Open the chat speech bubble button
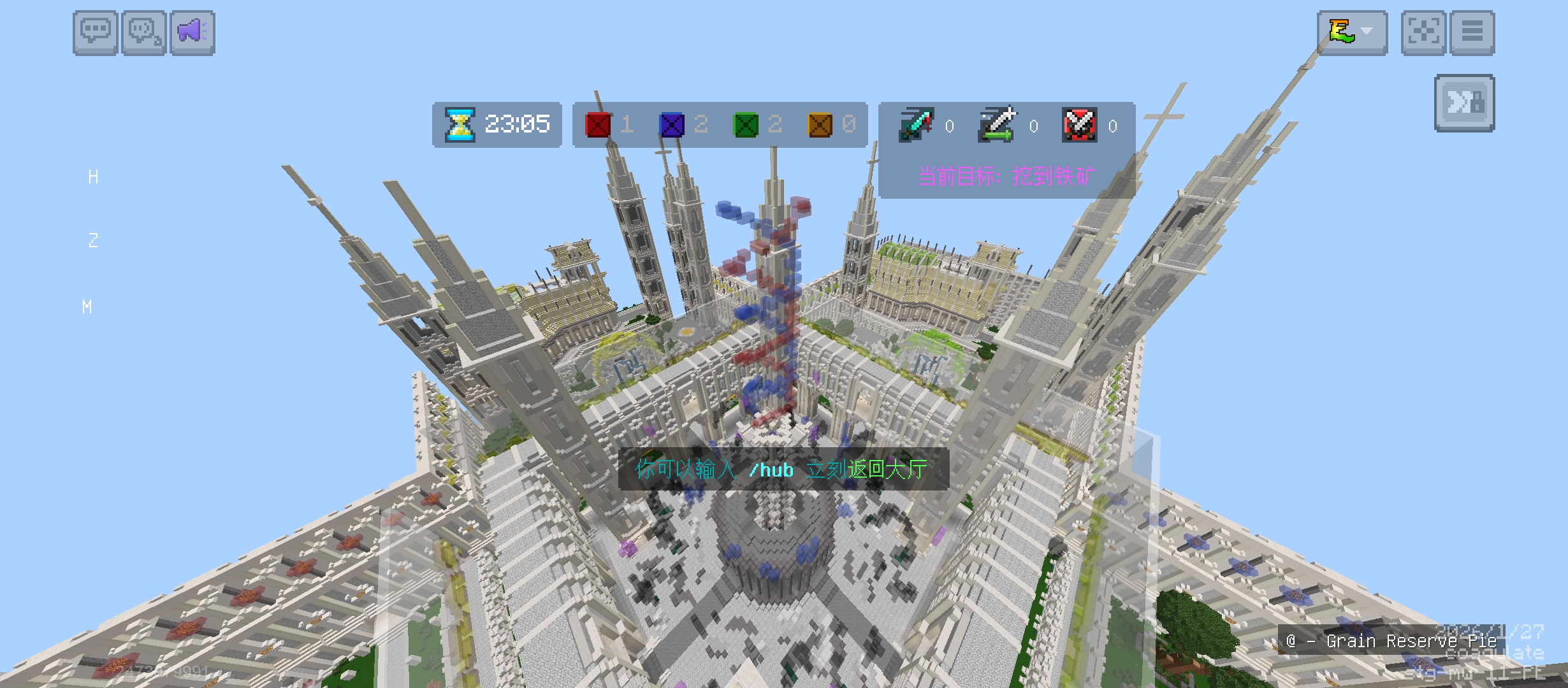Screen dimensions: 1568x688 click(95, 32)
